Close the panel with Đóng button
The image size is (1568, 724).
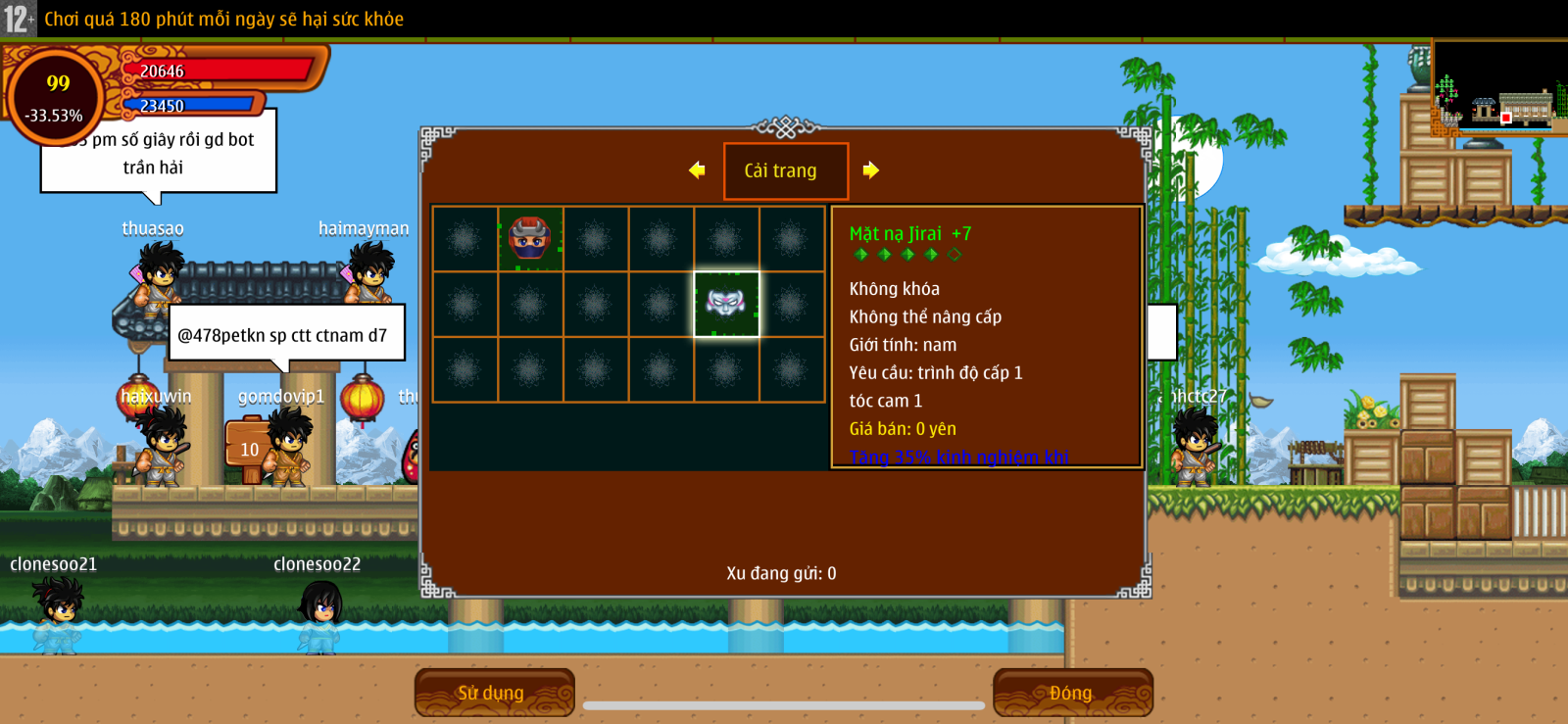pos(1072,693)
